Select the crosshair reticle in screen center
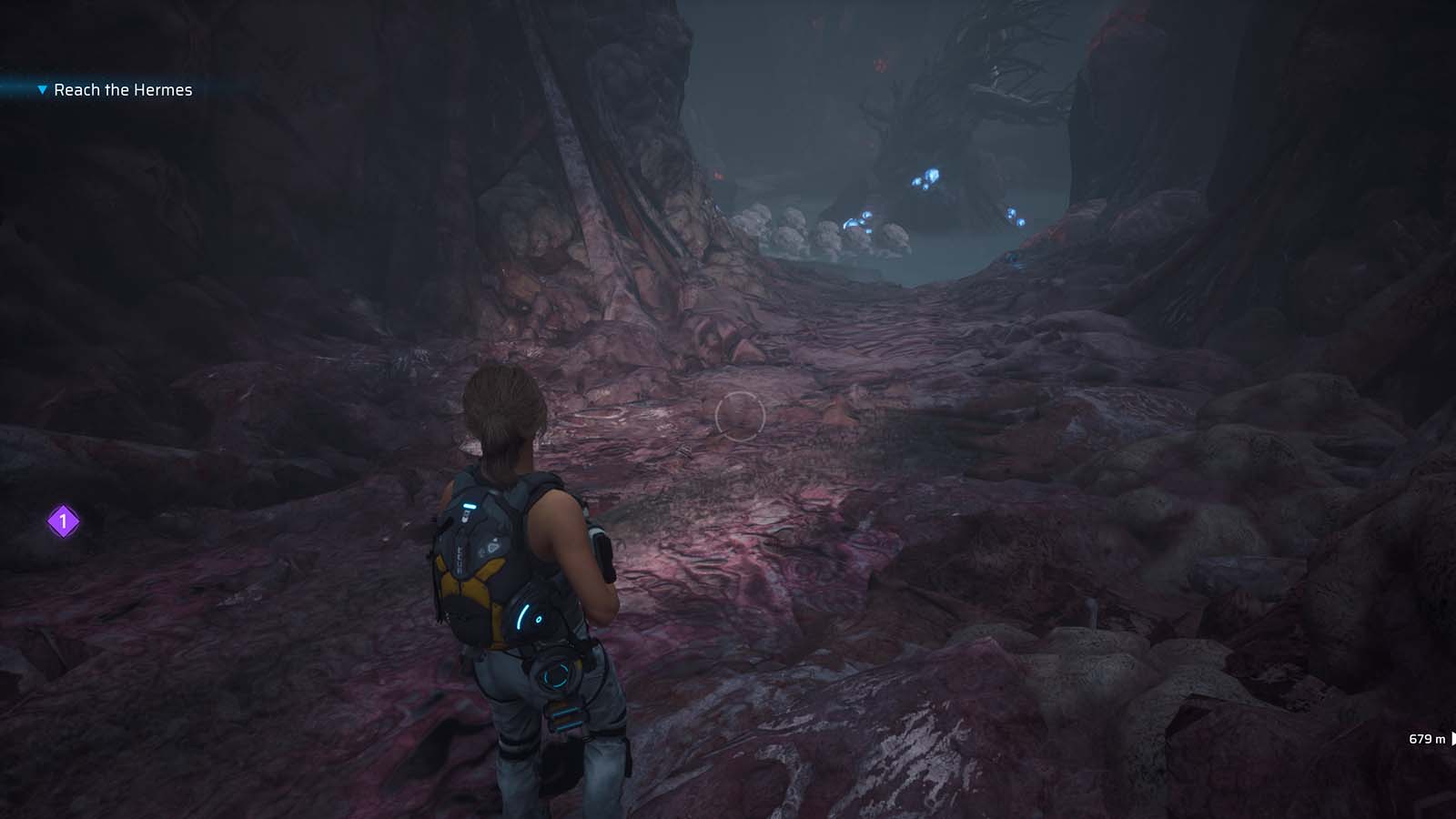The image size is (1456, 819). [x=739, y=414]
